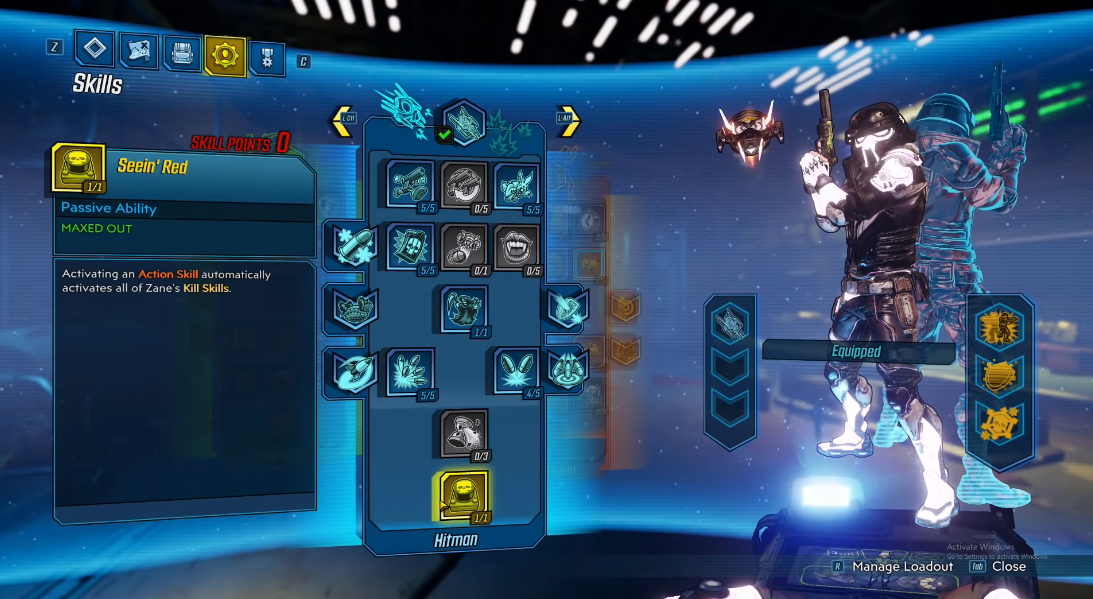Select the orange barrier shield skill slot
The image size is (1093, 599).
[999, 372]
